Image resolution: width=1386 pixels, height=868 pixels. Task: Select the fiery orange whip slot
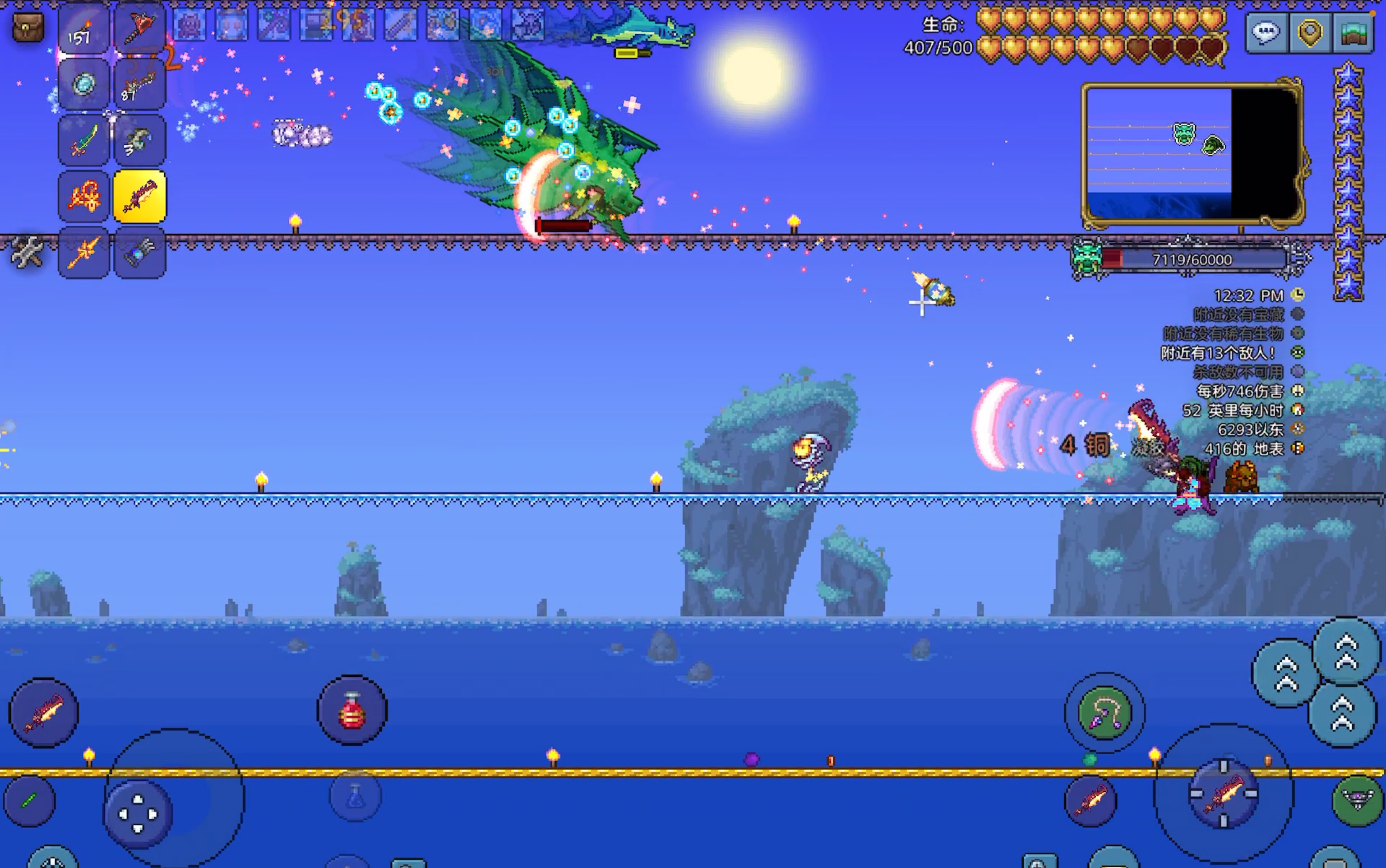[83, 196]
